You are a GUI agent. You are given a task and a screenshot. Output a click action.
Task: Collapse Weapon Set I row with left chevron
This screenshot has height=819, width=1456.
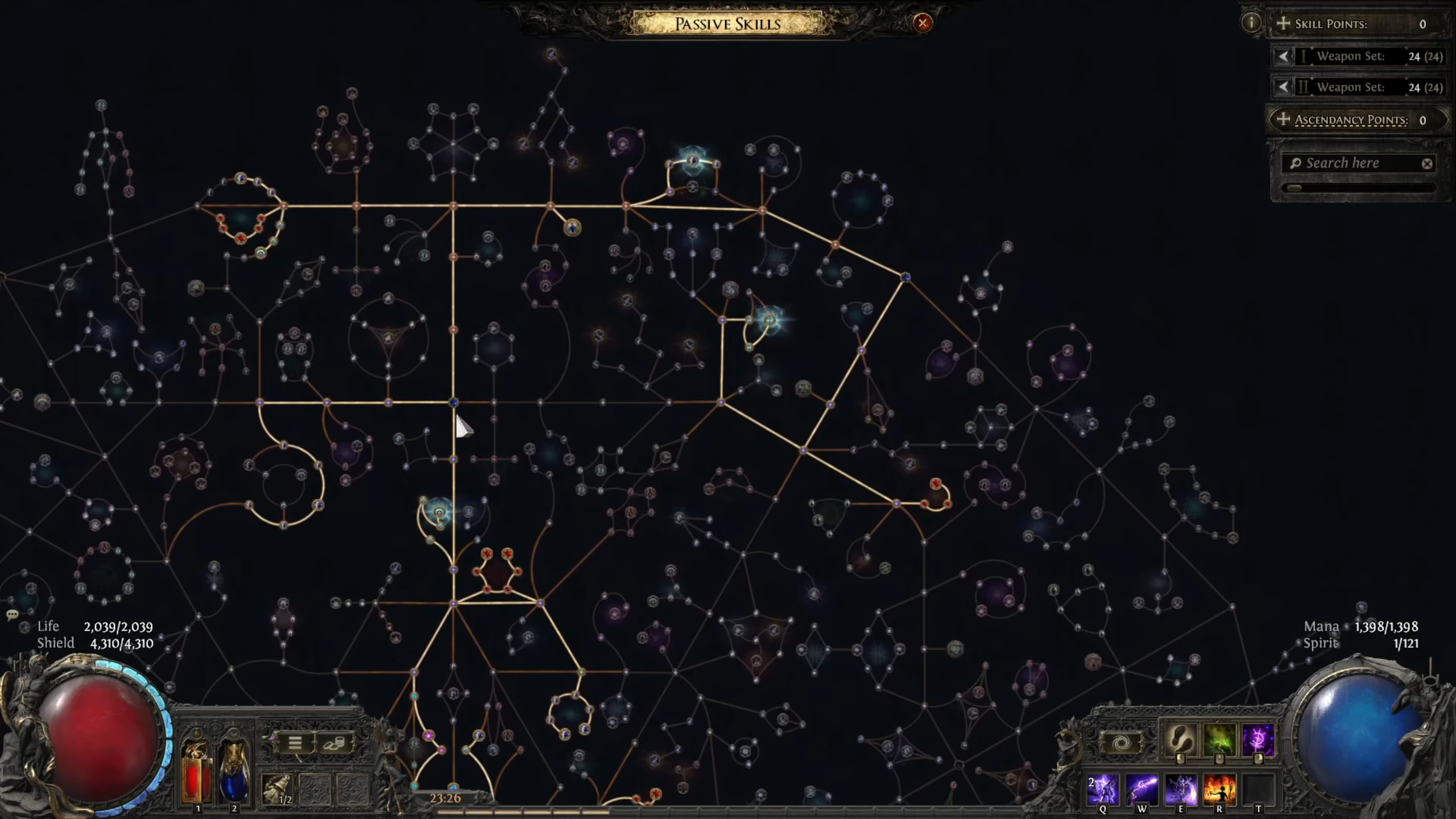click(1283, 56)
